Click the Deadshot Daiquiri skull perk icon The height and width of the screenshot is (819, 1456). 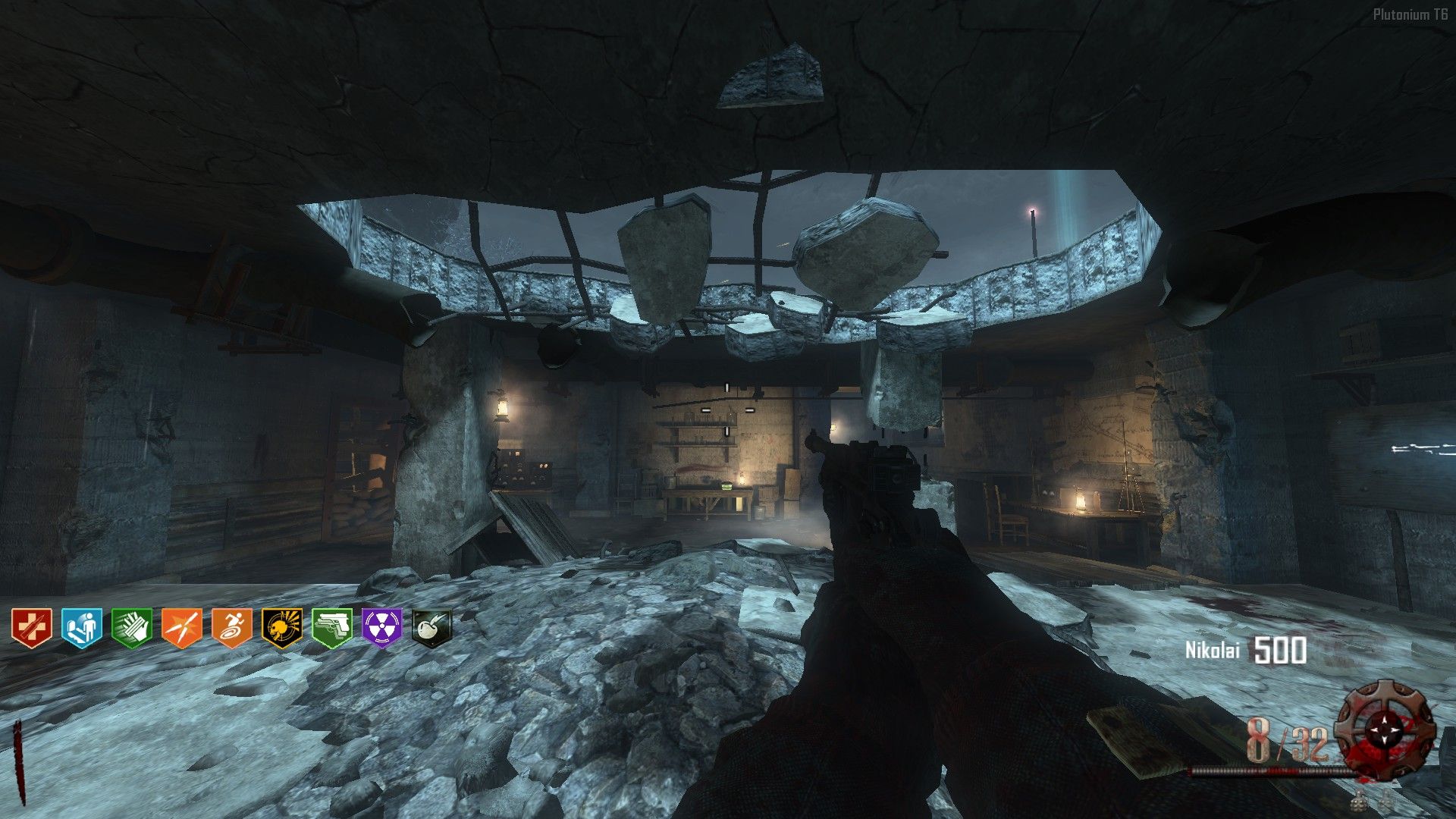pos(282,629)
